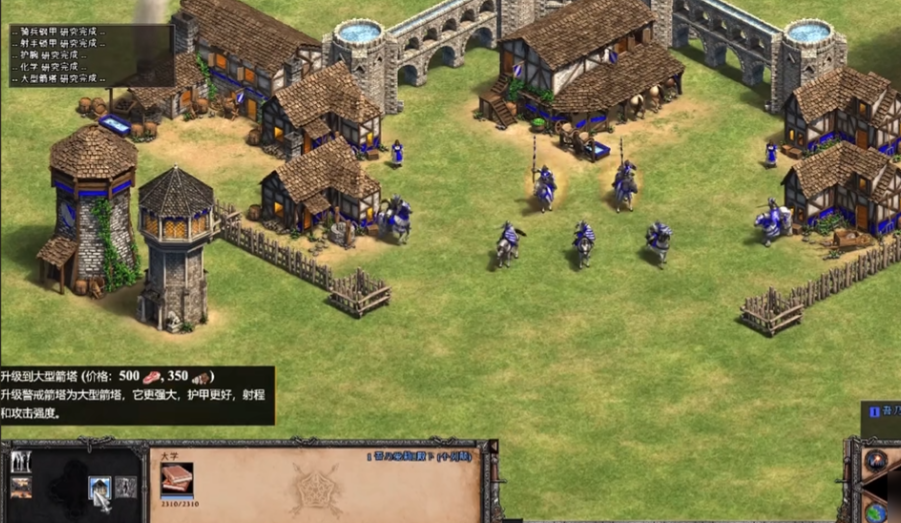Toggle the globe button by the minimap
This screenshot has height=523, width=901.
(x=876, y=510)
